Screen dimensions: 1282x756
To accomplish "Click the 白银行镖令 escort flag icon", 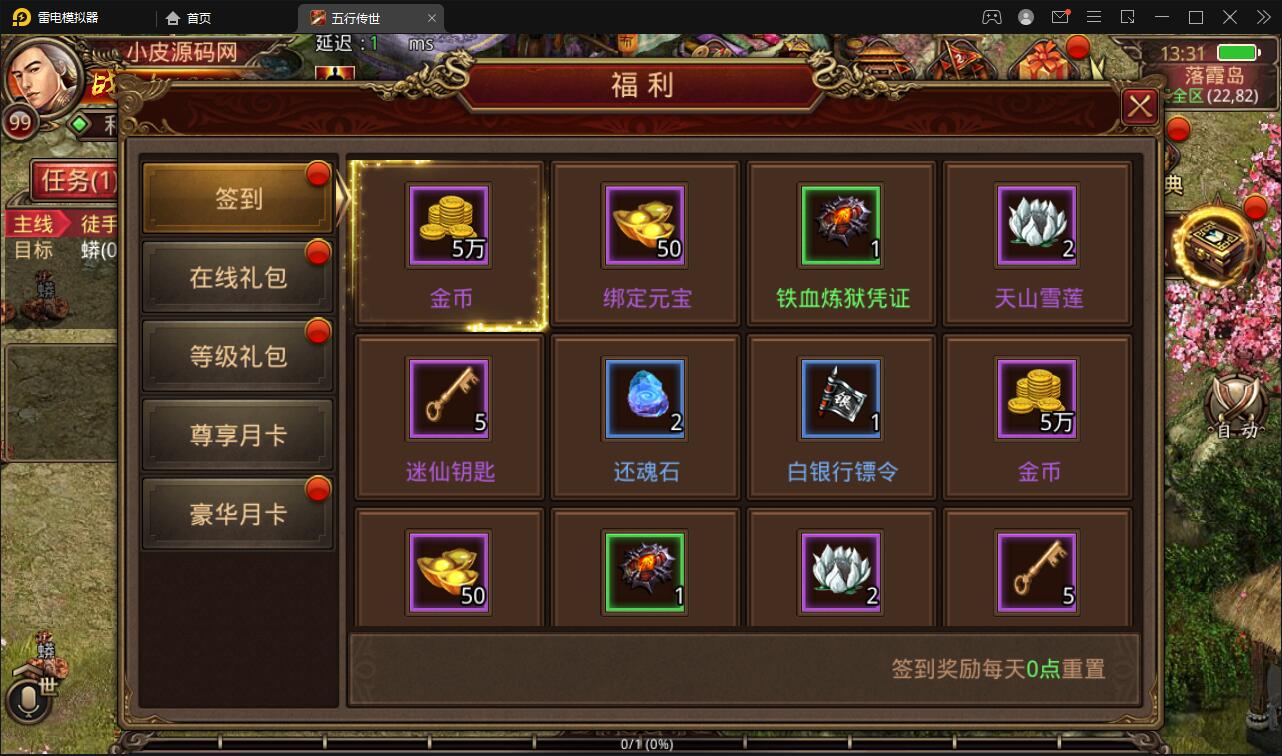I will [840, 398].
